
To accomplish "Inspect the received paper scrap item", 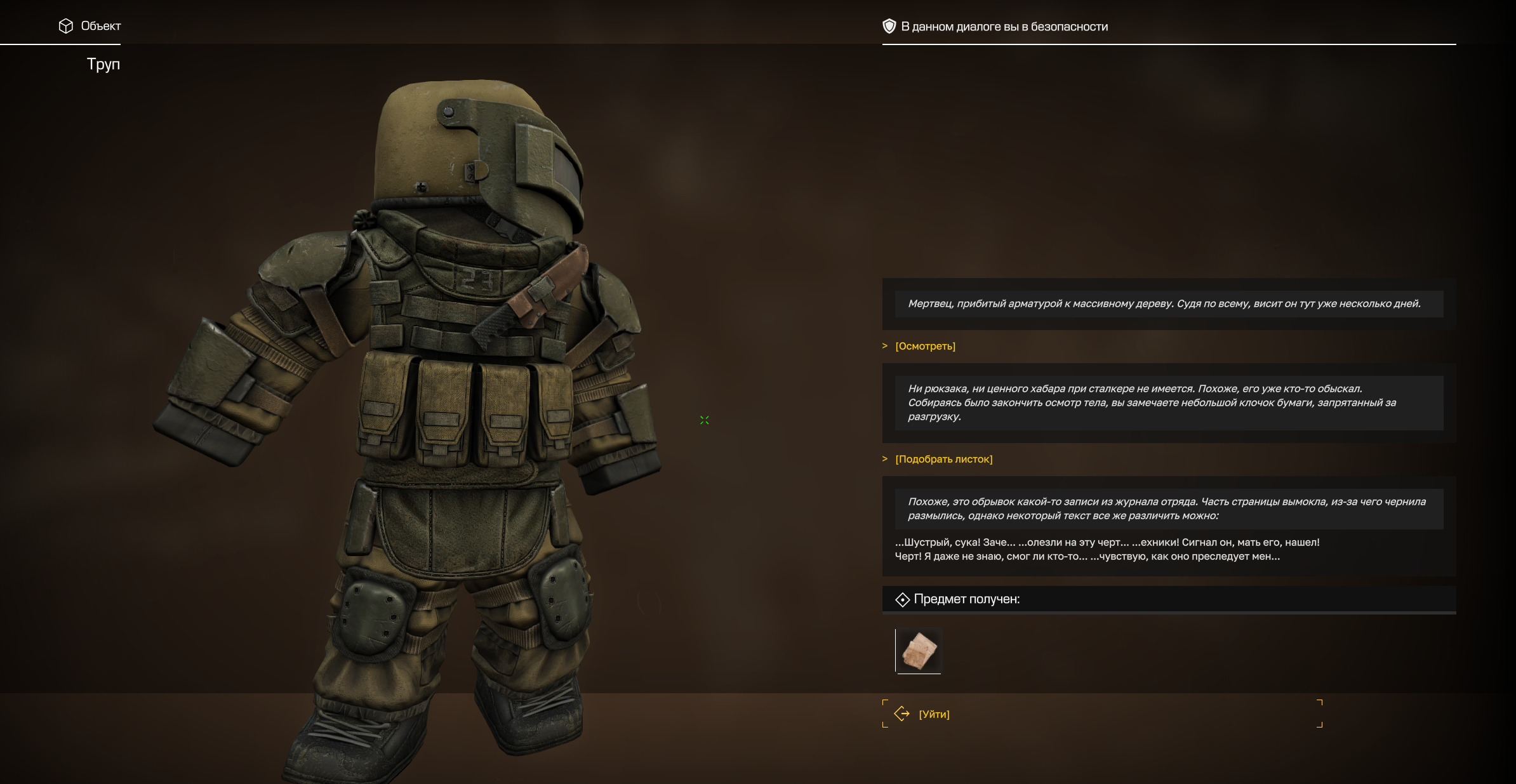I will click(919, 651).
